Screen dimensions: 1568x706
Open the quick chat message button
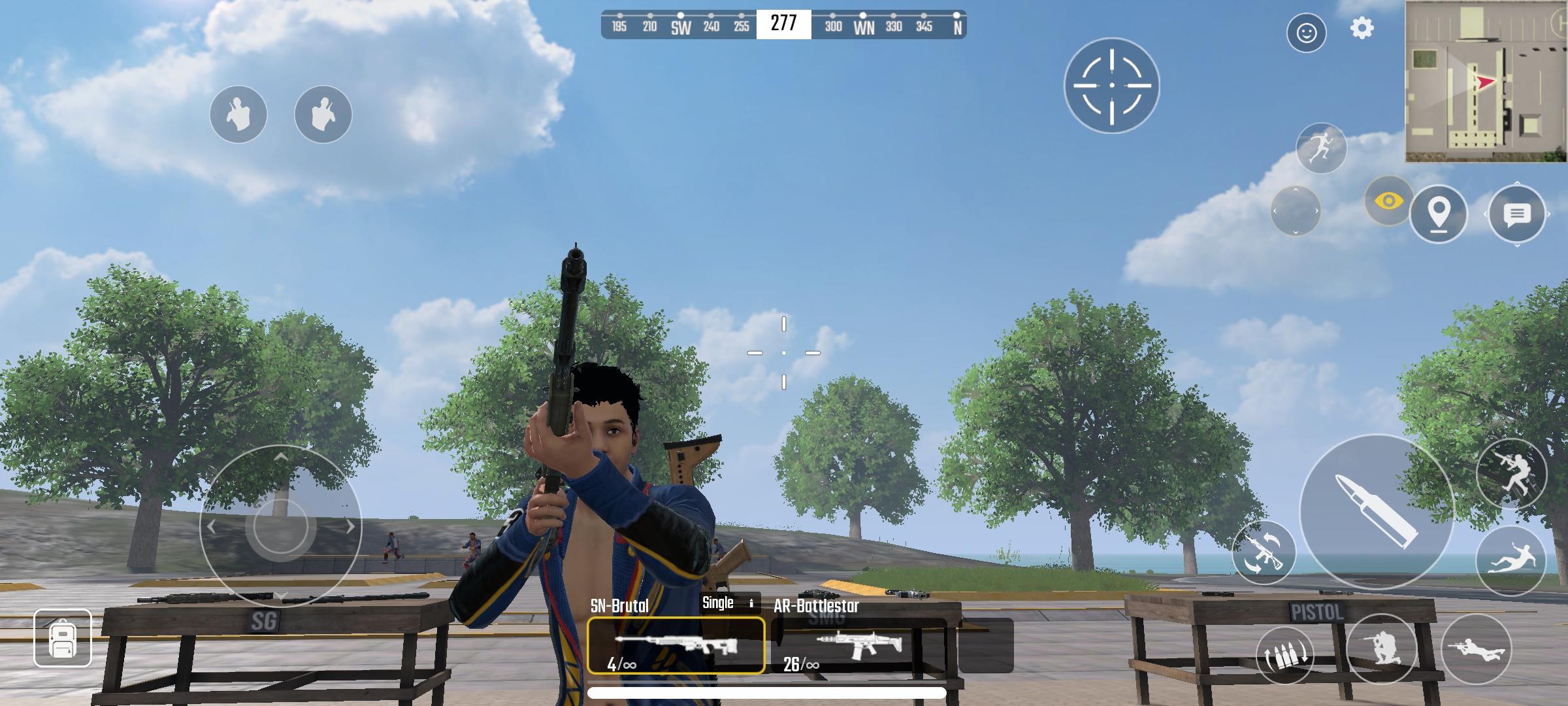[x=1516, y=214]
